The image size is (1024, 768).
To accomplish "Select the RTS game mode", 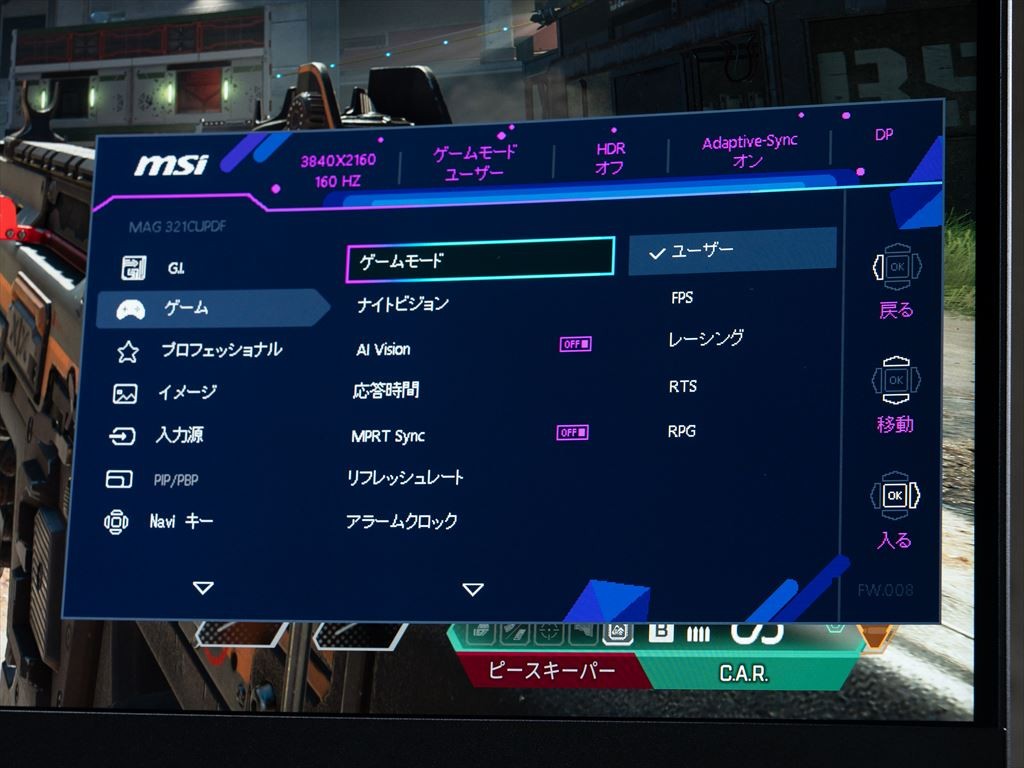I will pos(683,387).
